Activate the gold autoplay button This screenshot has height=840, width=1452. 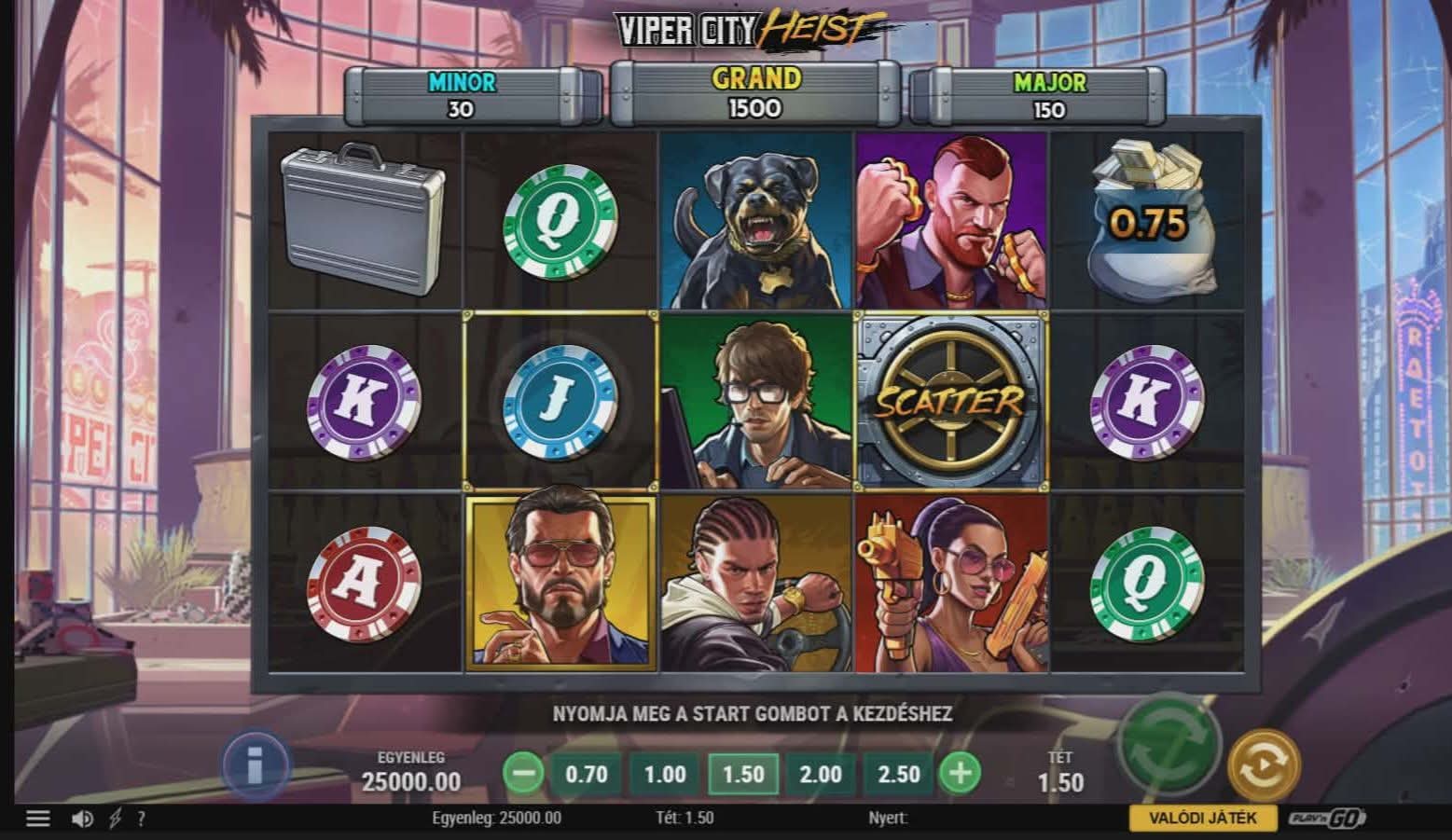click(1264, 765)
